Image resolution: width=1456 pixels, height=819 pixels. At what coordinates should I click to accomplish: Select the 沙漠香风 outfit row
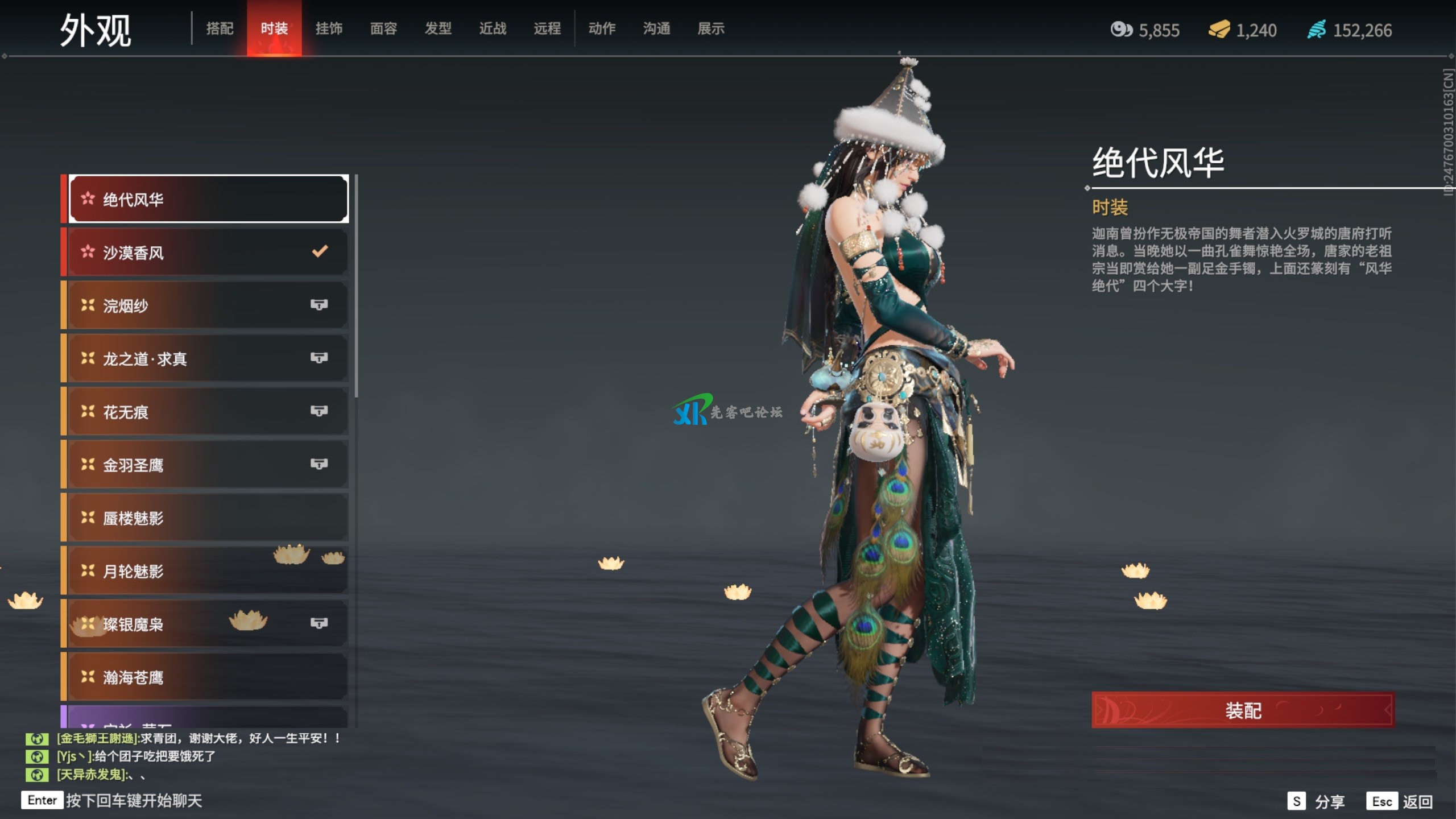coord(208,253)
